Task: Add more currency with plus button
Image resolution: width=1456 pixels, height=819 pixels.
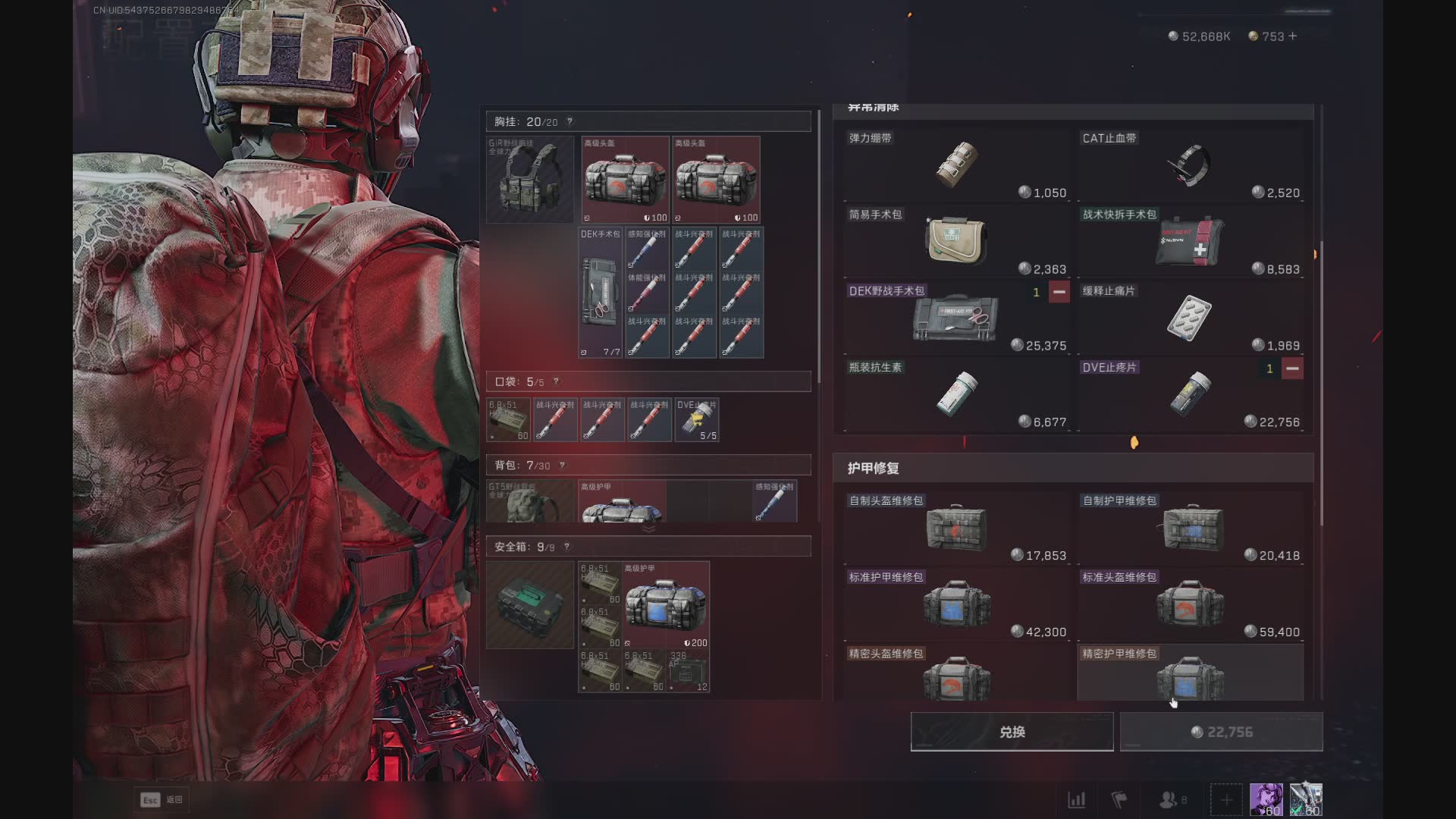Action: click(x=1293, y=36)
